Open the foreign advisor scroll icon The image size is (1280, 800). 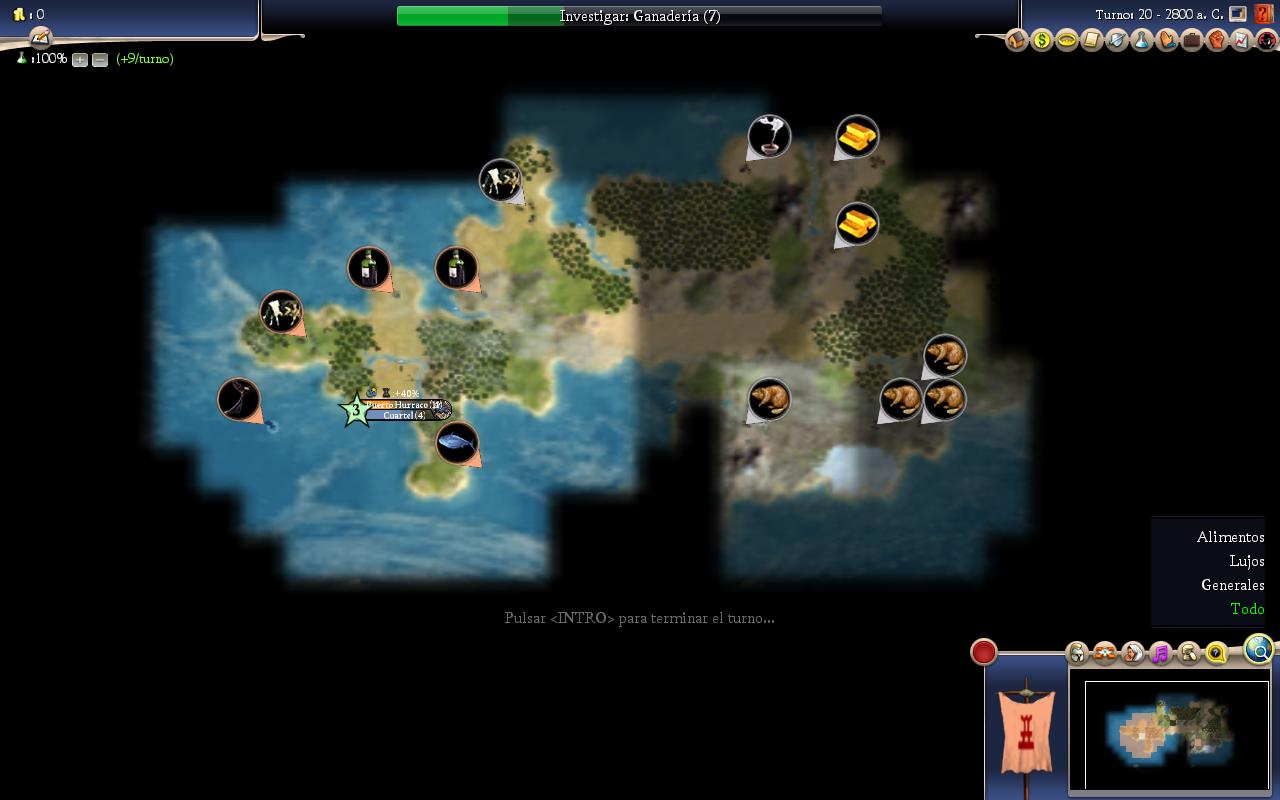1091,41
